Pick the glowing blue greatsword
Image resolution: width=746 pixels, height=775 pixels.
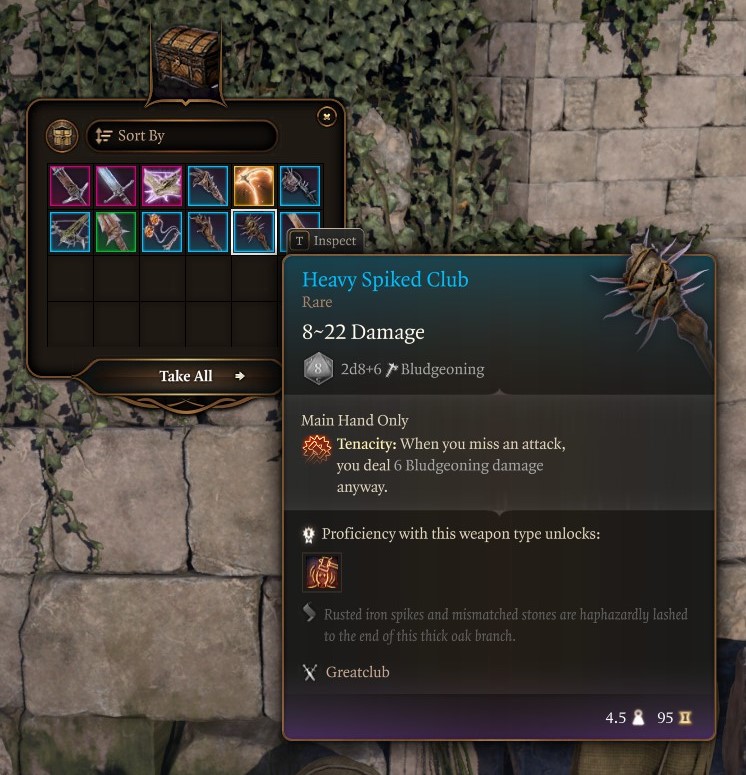click(116, 186)
